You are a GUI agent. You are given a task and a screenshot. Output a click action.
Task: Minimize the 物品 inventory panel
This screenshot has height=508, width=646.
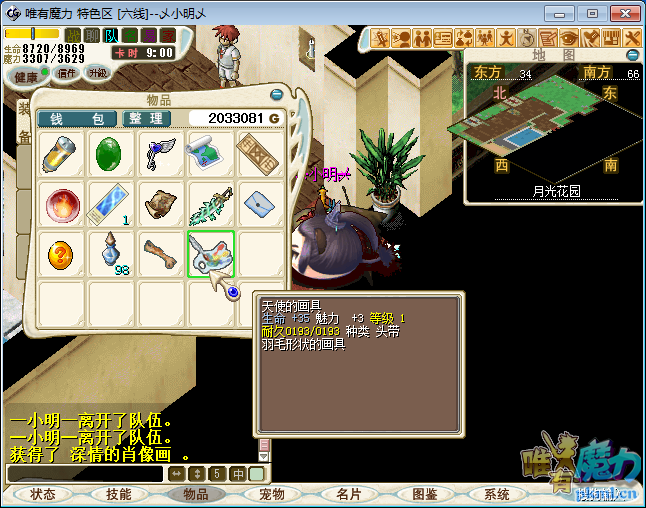[x=276, y=94]
